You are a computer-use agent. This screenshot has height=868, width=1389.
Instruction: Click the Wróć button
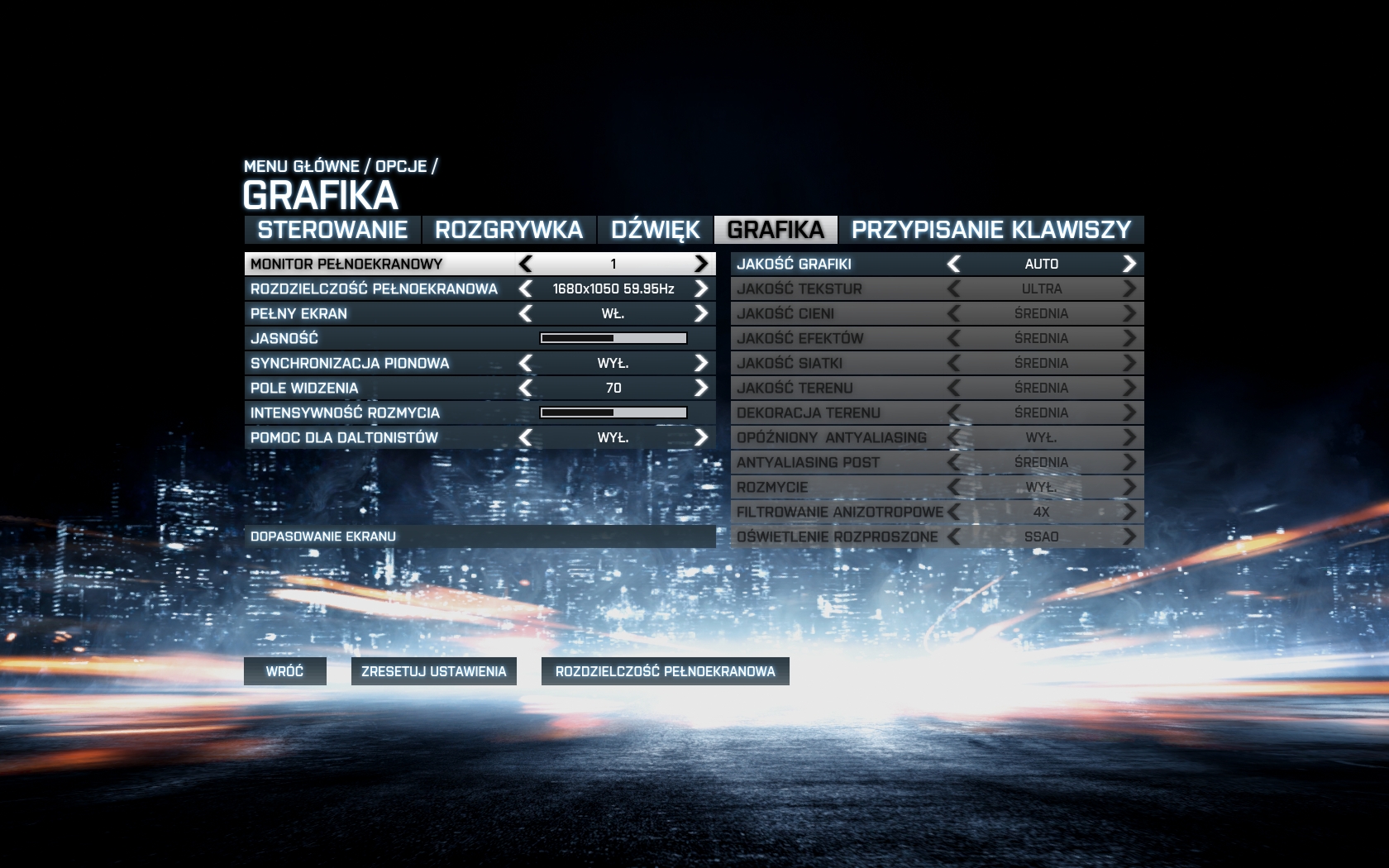(284, 671)
